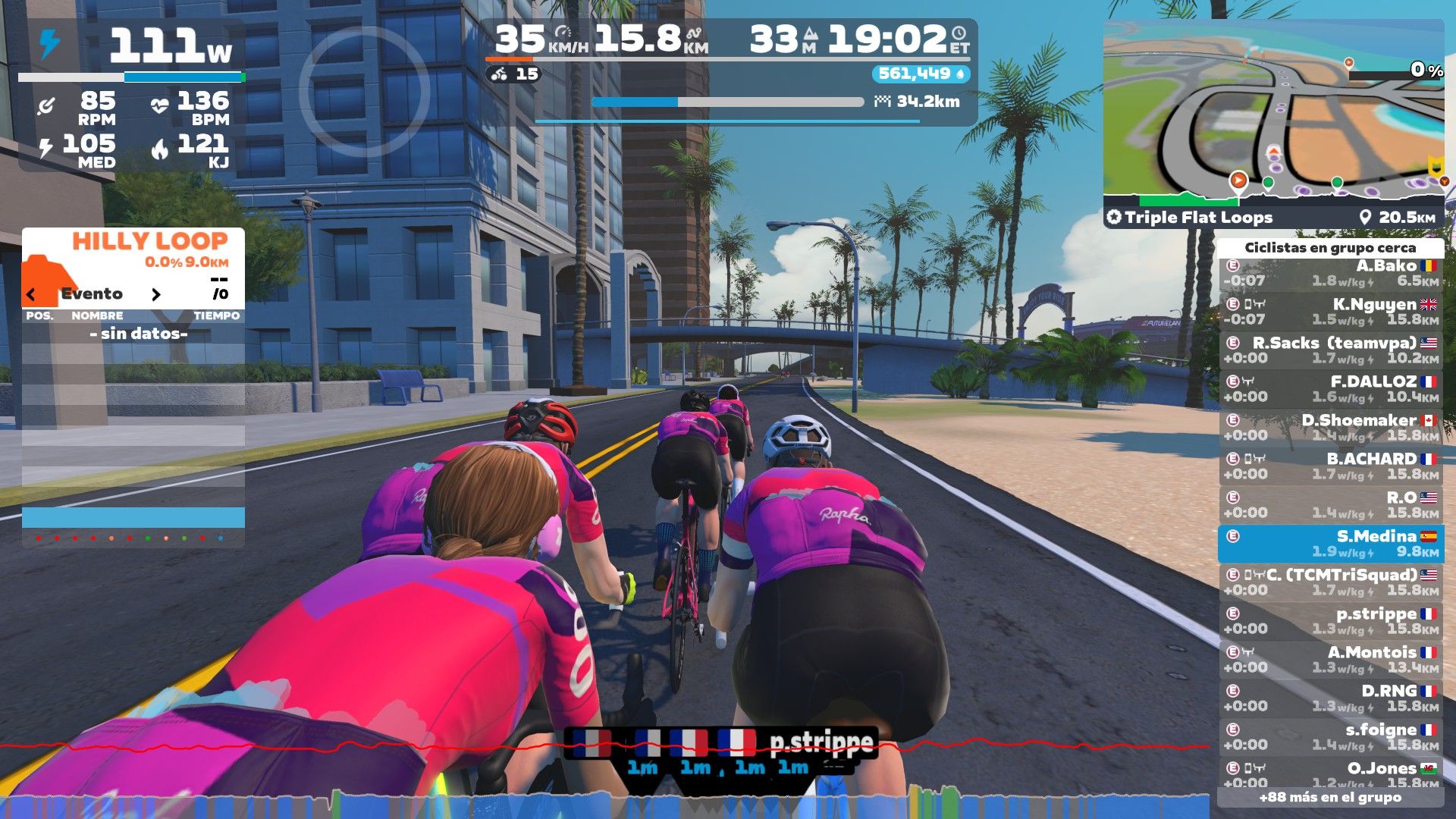1456x819 pixels.
Task: Pick A.Montois from the rider list
Action: (1331, 660)
